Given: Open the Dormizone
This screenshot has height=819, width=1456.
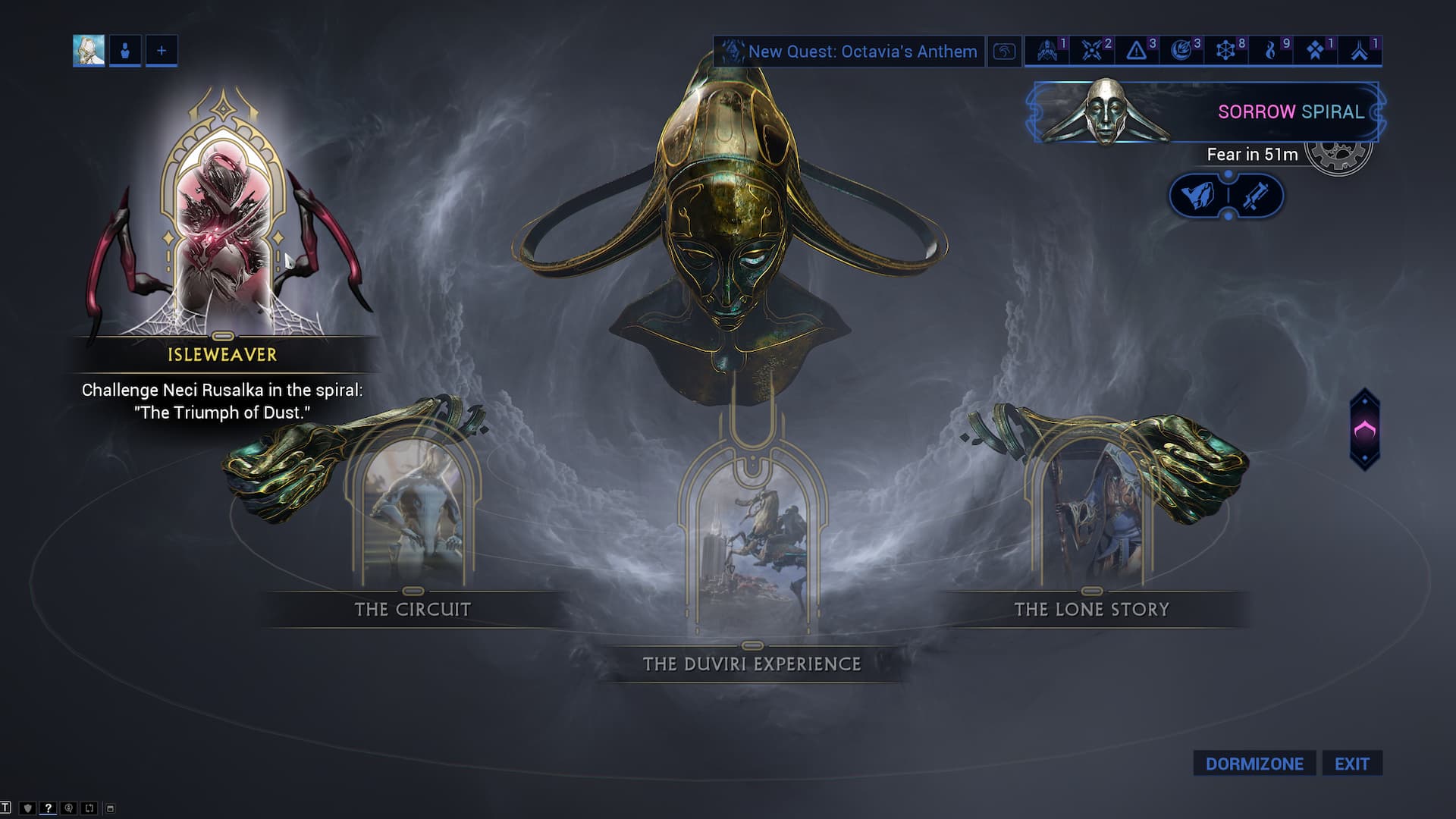Looking at the screenshot, I should pyautogui.click(x=1254, y=764).
